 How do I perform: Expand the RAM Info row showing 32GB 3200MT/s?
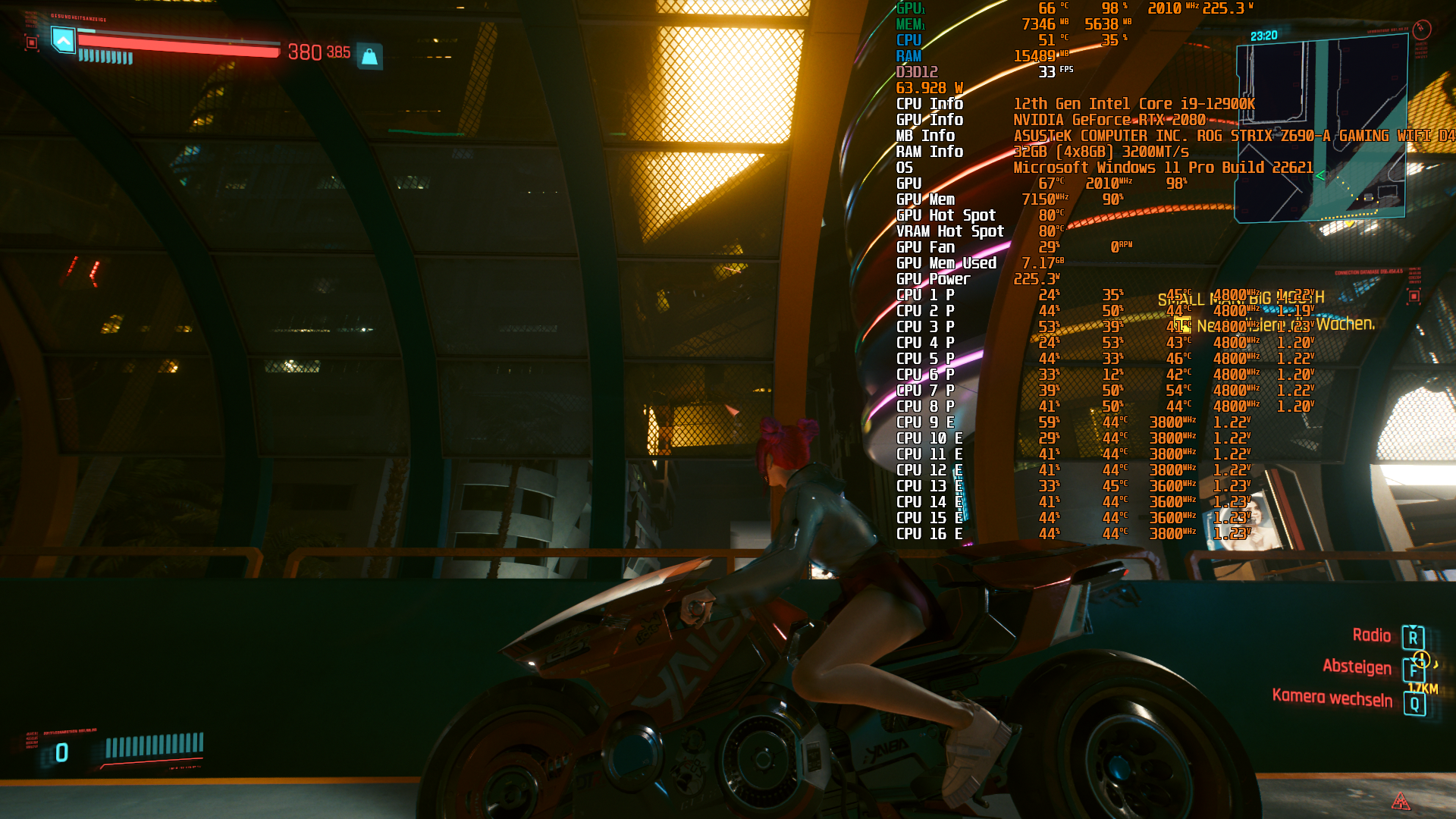click(930, 152)
